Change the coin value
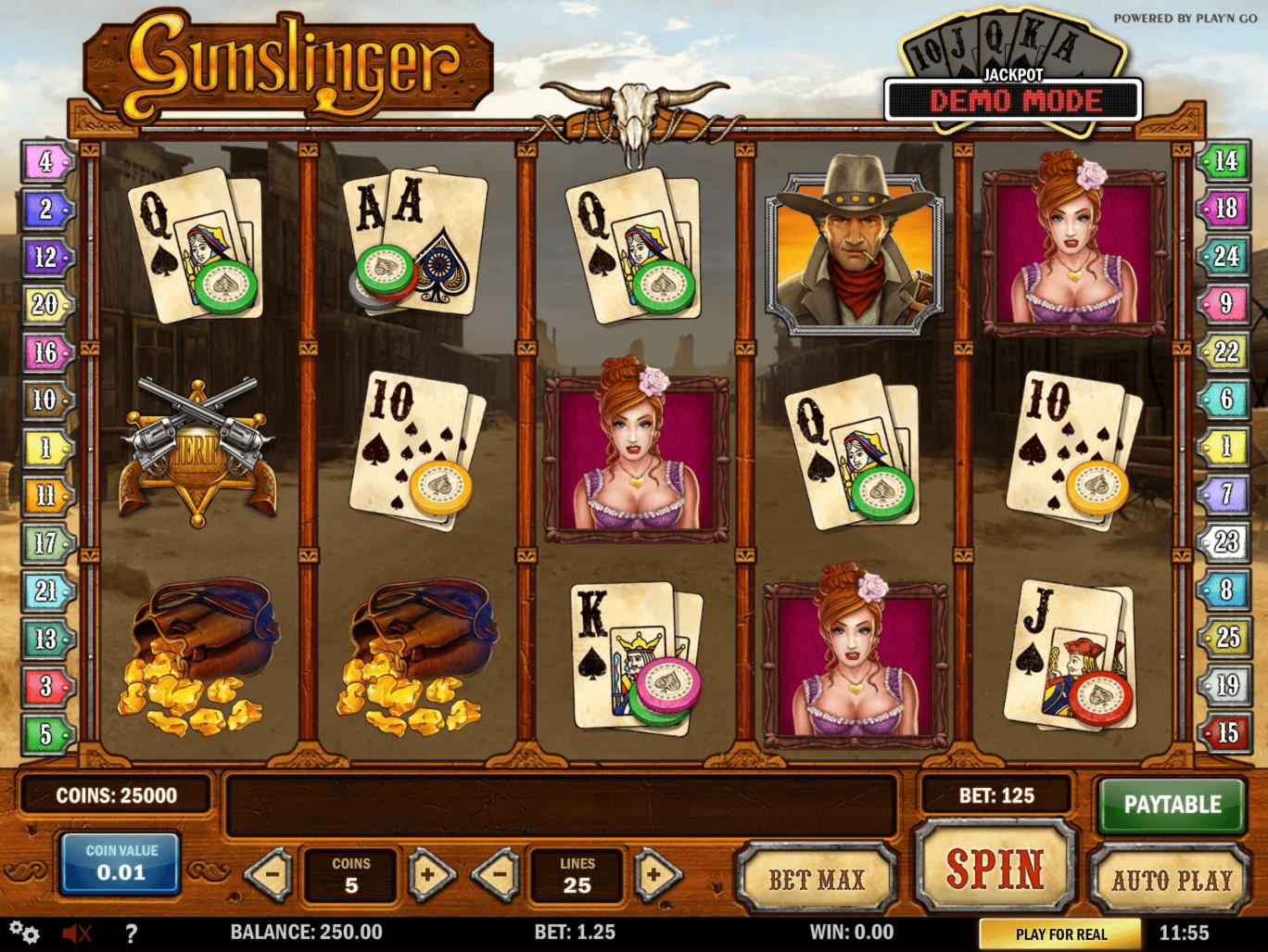Screen dimensions: 1268x952 click(121, 863)
